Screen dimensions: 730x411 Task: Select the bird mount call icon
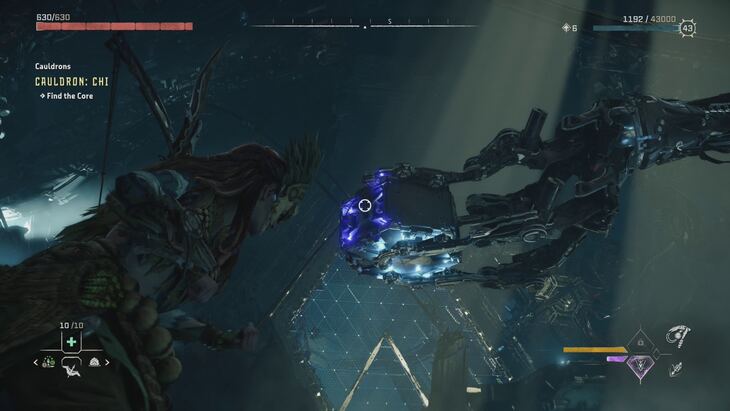pos(71,373)
